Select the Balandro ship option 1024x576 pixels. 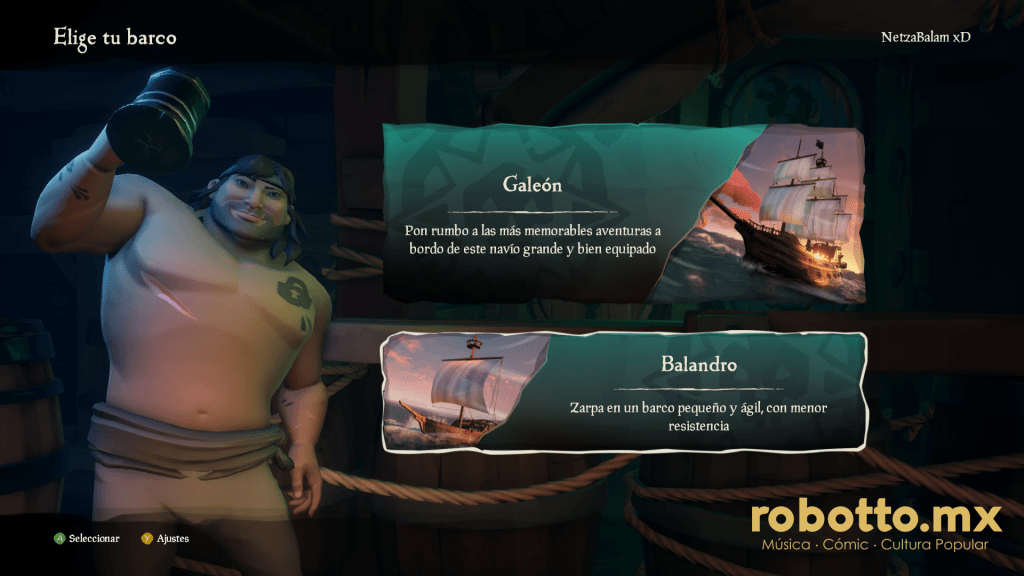pyautogui.click(x=622, y=392)
